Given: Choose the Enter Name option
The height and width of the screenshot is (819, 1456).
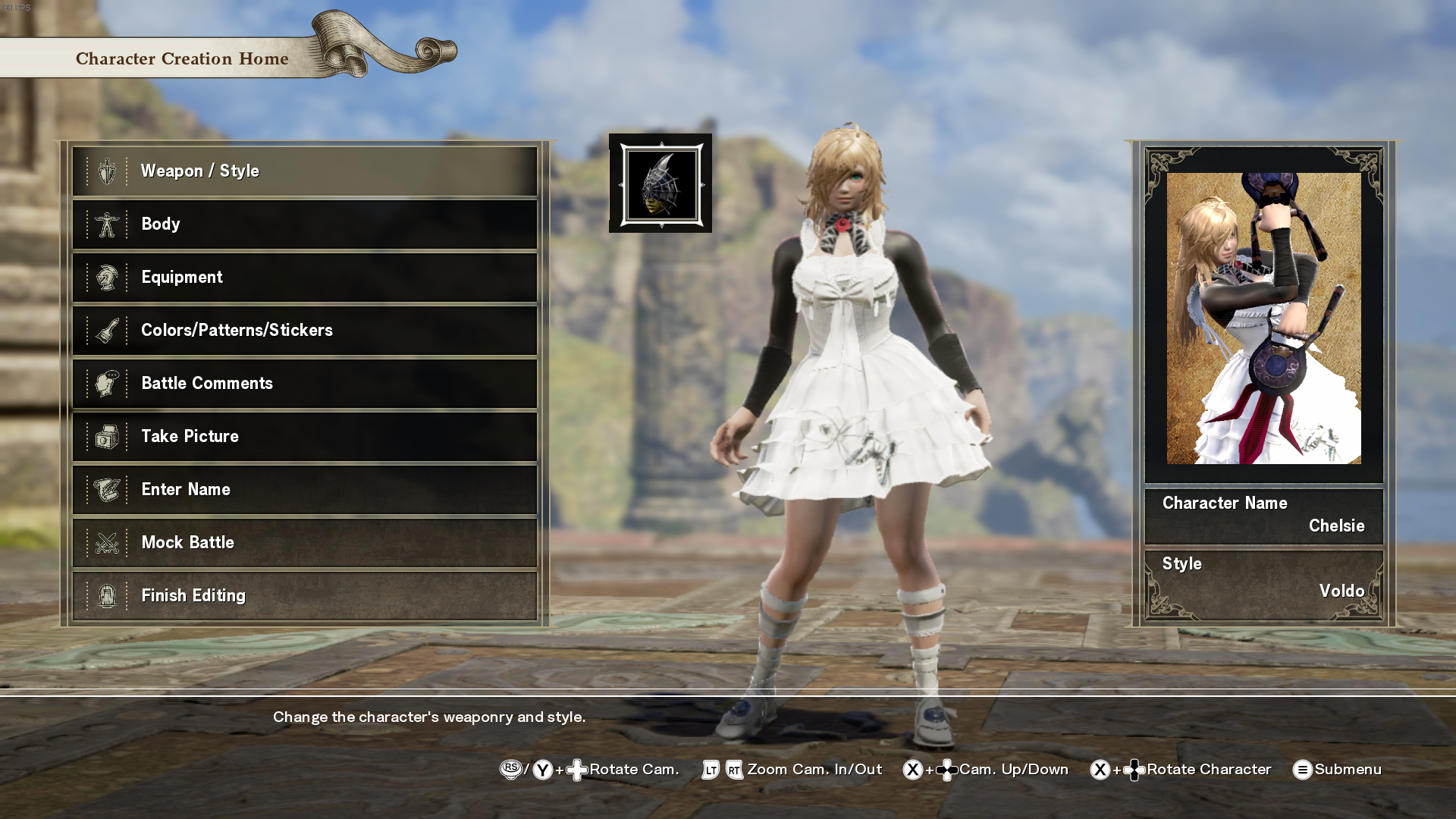Looking at the screenshot, I should click(x=304, y=490).
